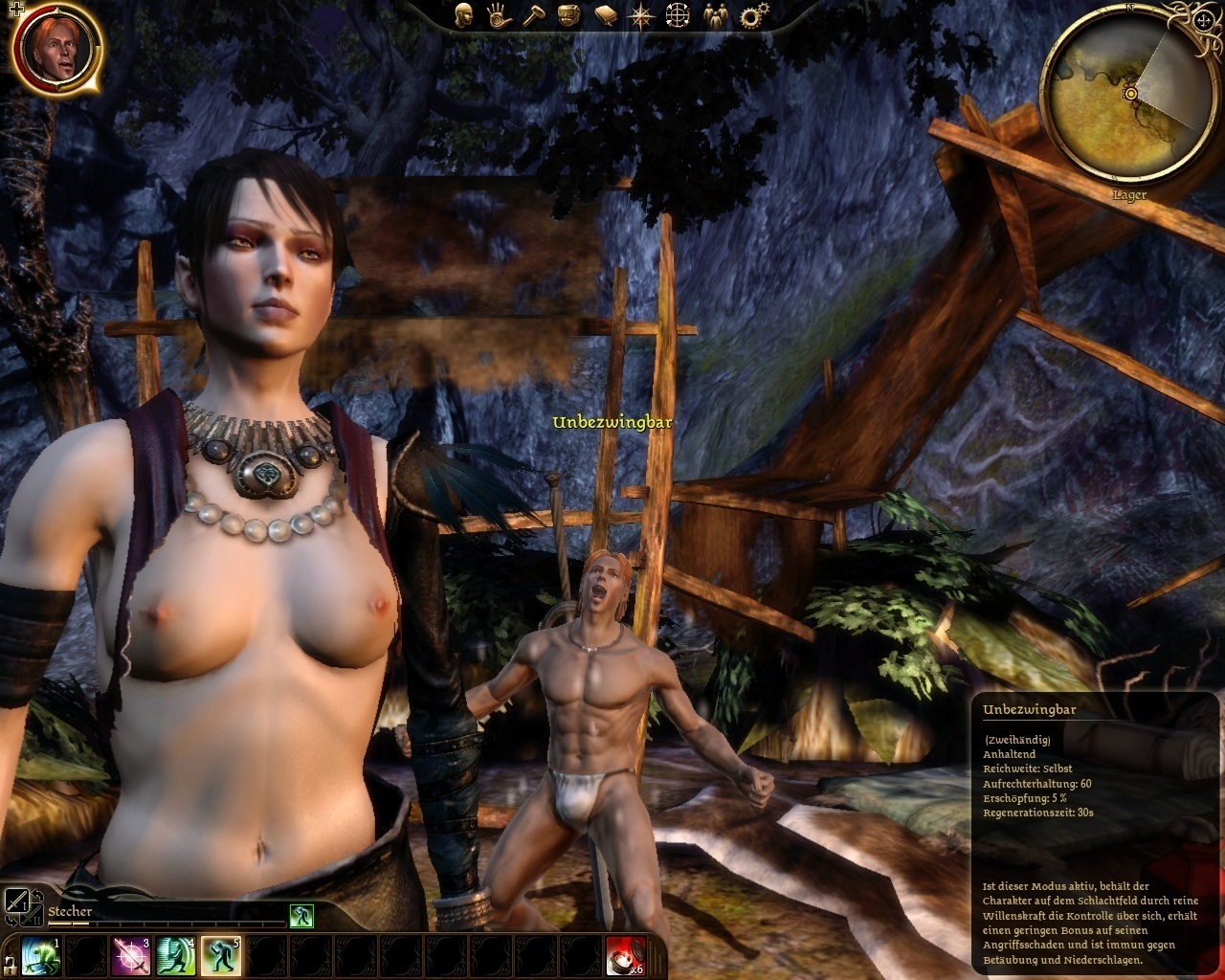Open the character record head icon
Viewport: 1225px width, 980px height.
click(464, 15)
